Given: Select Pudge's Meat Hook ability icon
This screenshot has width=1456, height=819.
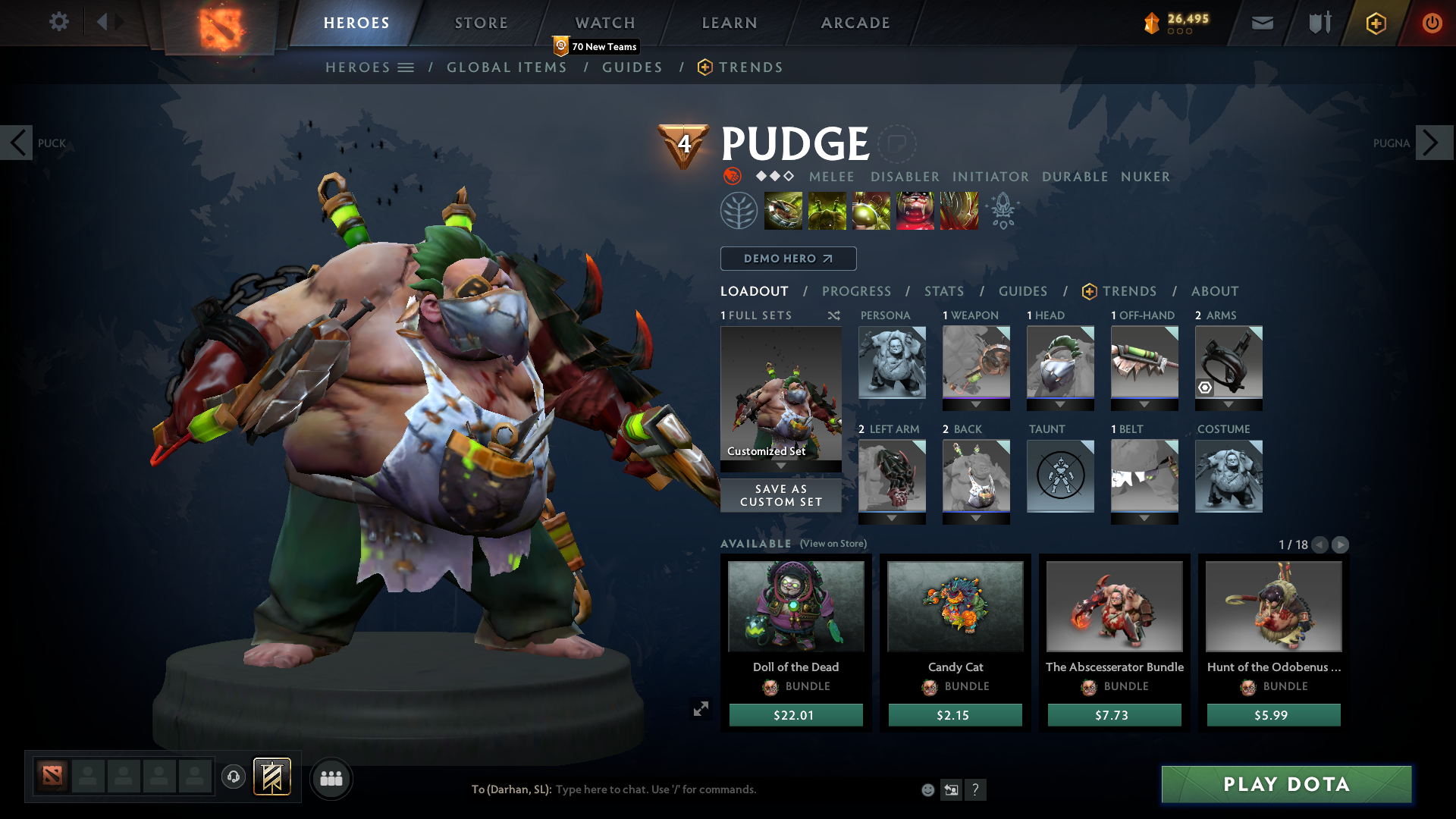Looking at the screenshot, I should 782,210.
